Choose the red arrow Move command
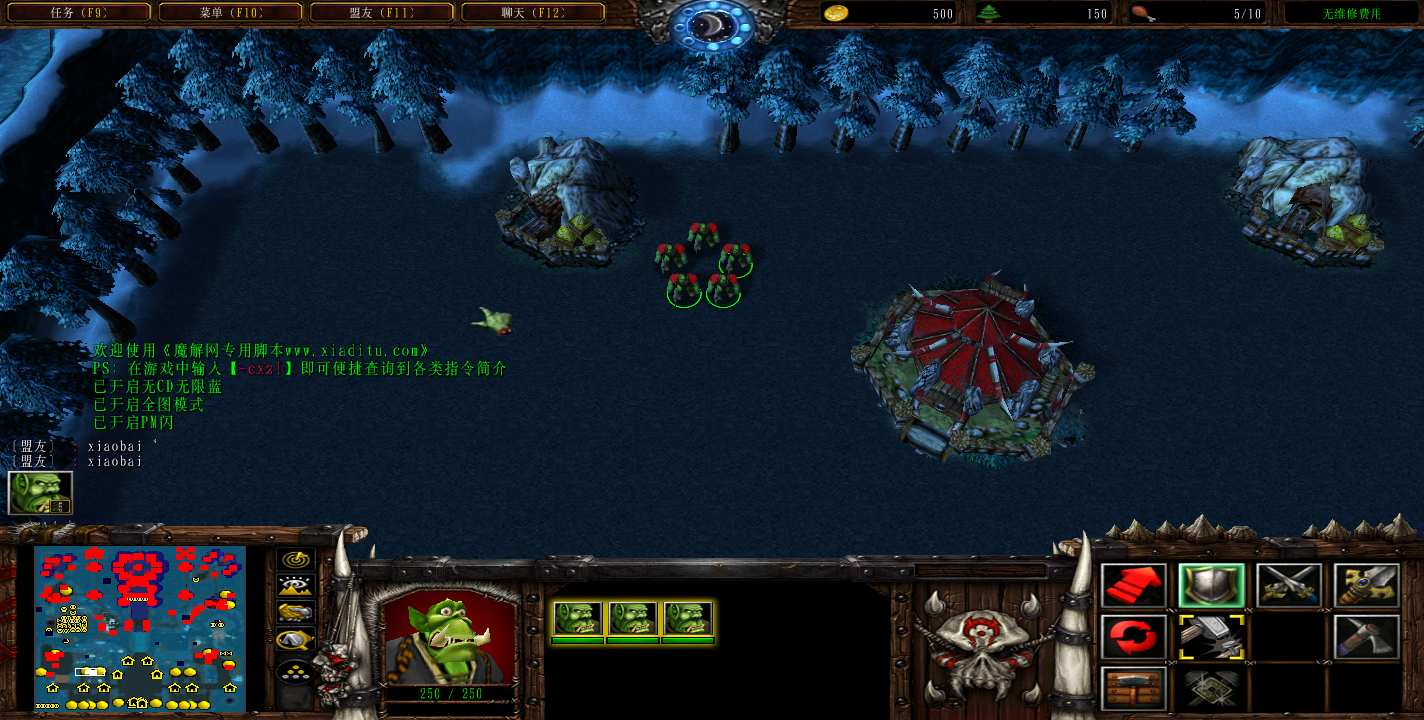The width and height of the screenshot is (1424, 720). click(1134, 586)
